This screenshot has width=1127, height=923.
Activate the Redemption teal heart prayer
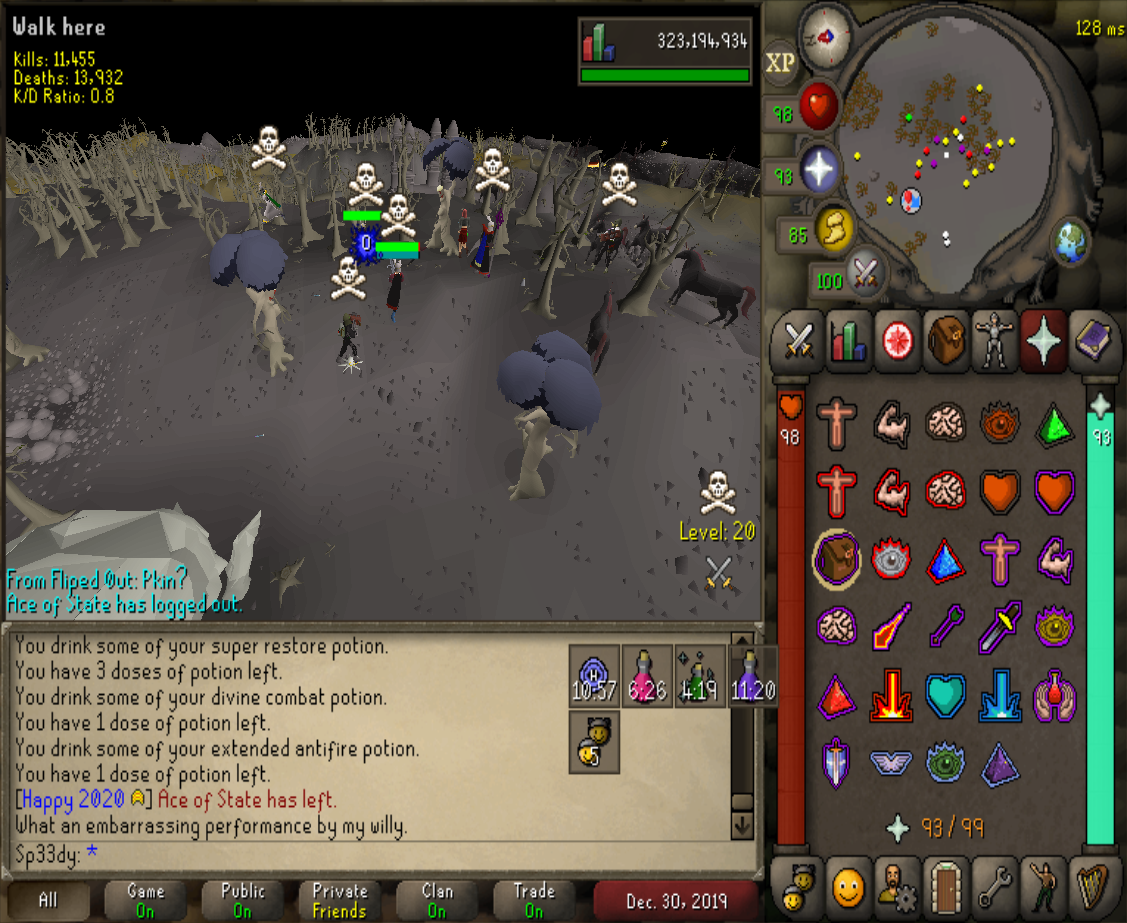click(x=944, y=695)
